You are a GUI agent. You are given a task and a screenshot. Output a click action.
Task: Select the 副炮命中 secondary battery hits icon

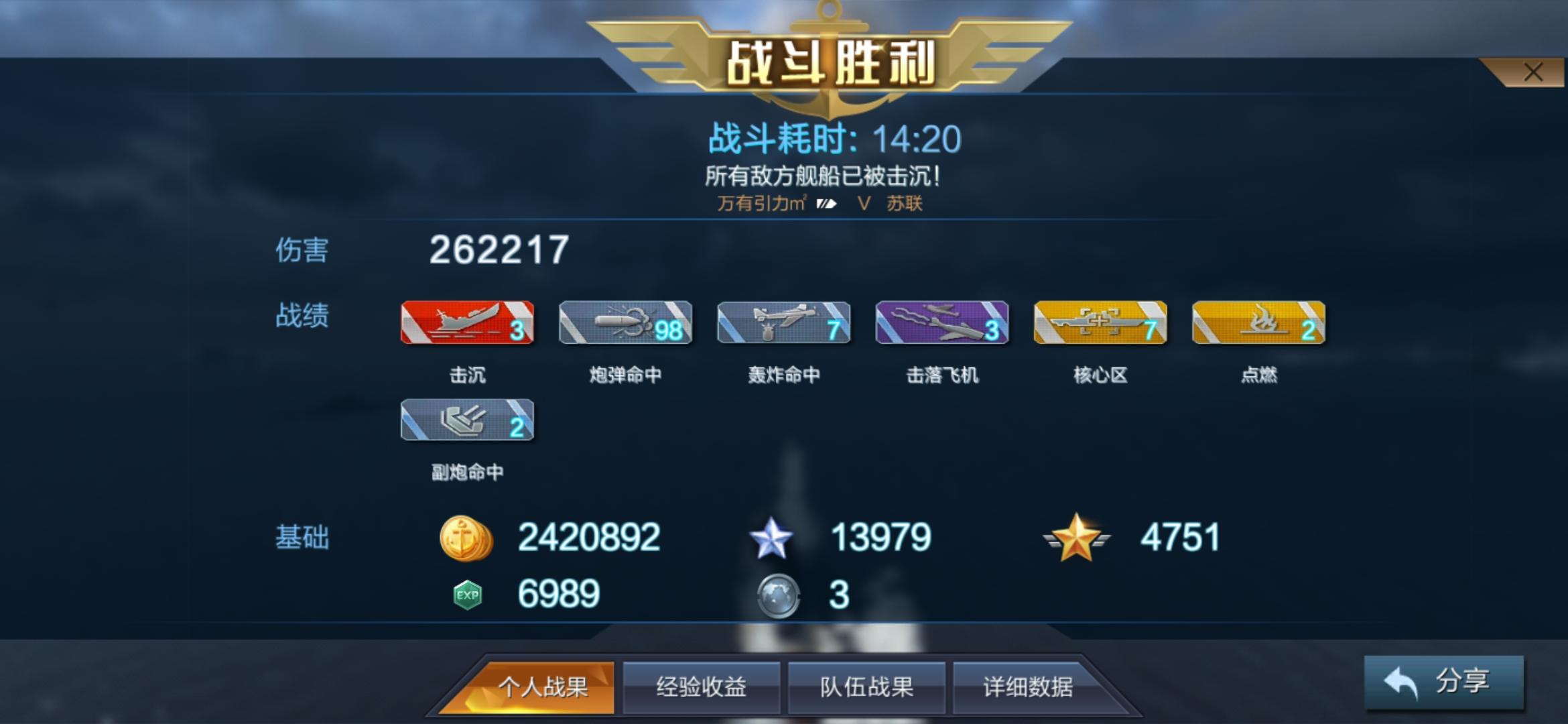(x=467, y=421)
